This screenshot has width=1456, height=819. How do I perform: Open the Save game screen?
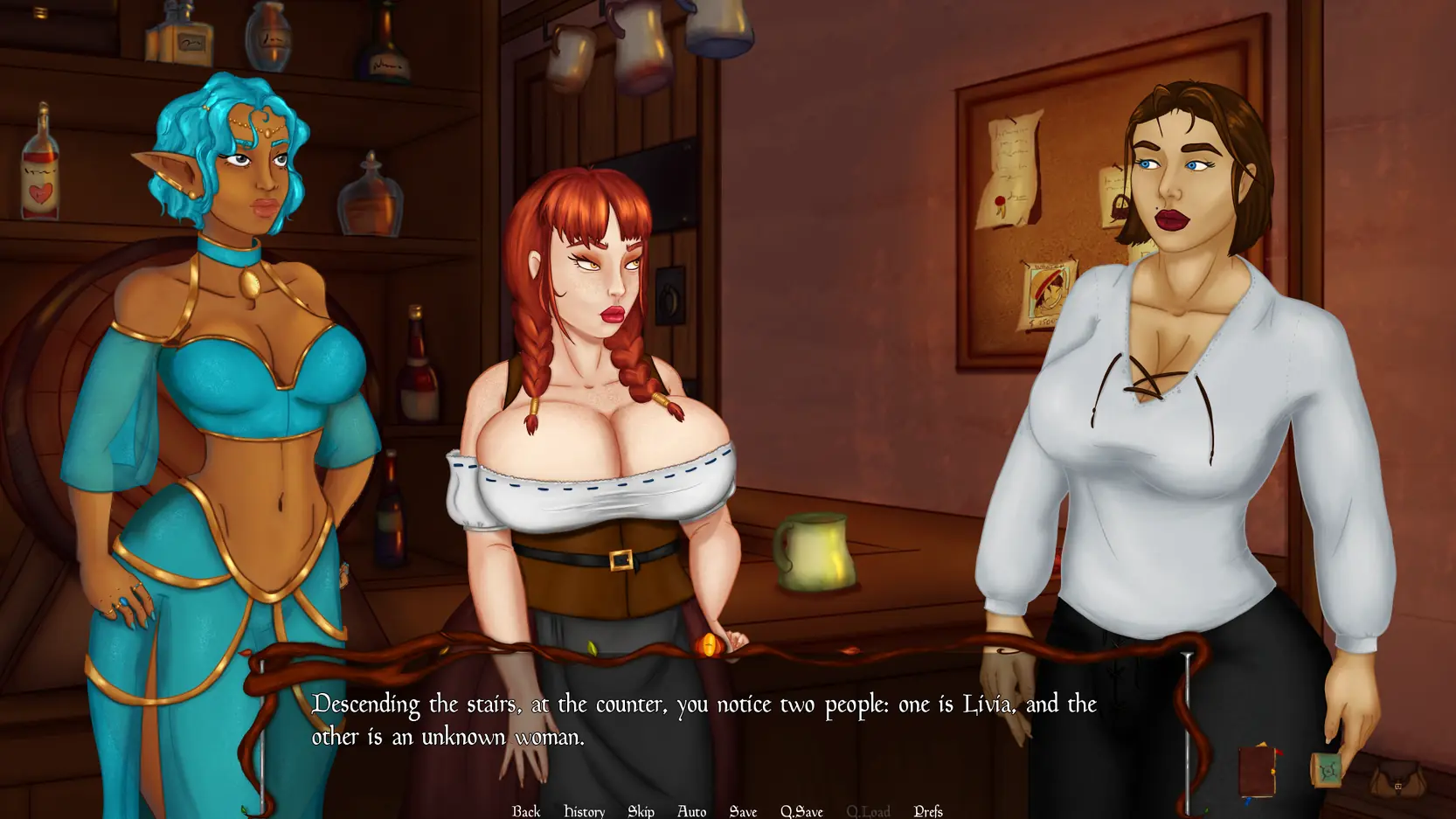coord(743,810)
